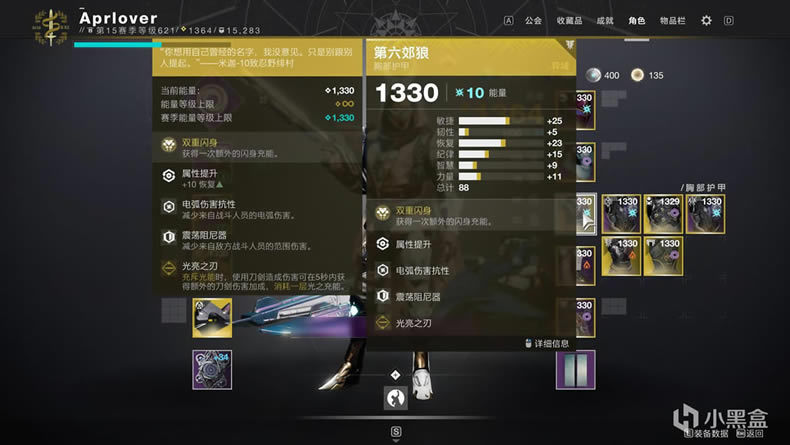
Task: Go to the 物品栏 inventory tab
Action: pyautogui.click(x=673, y=20)
